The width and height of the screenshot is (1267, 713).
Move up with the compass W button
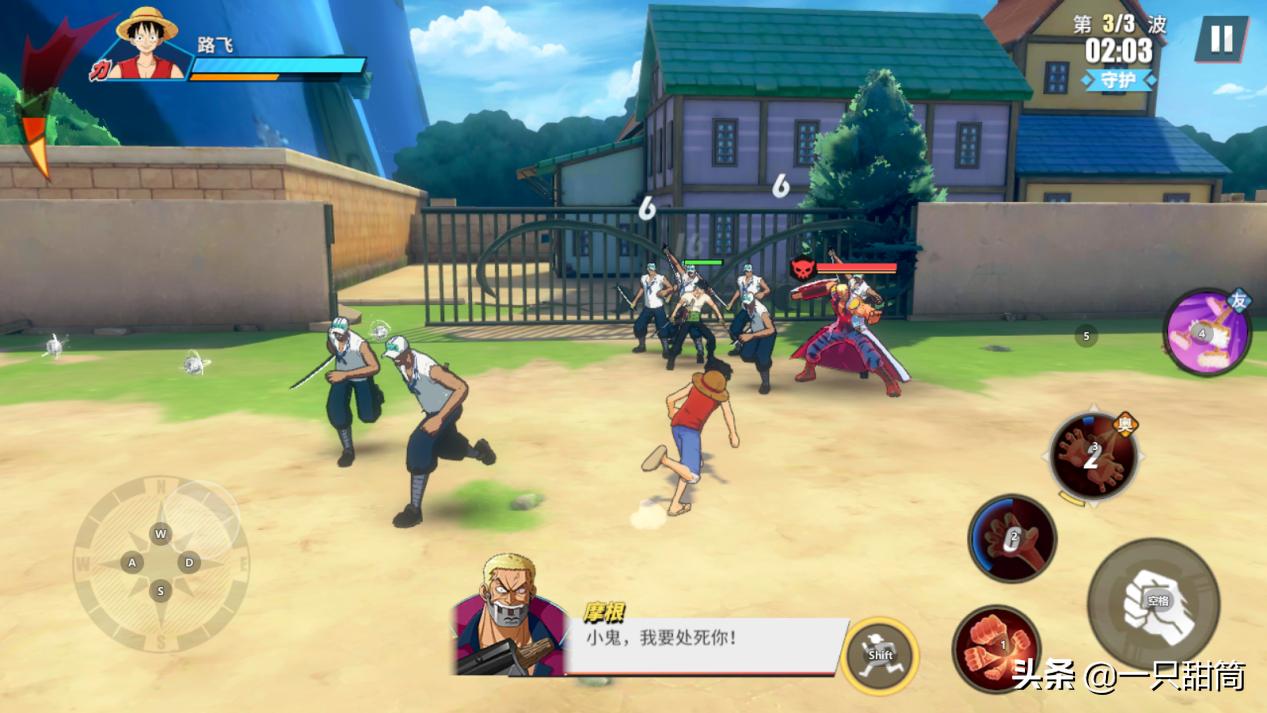(x=160, y=534)
